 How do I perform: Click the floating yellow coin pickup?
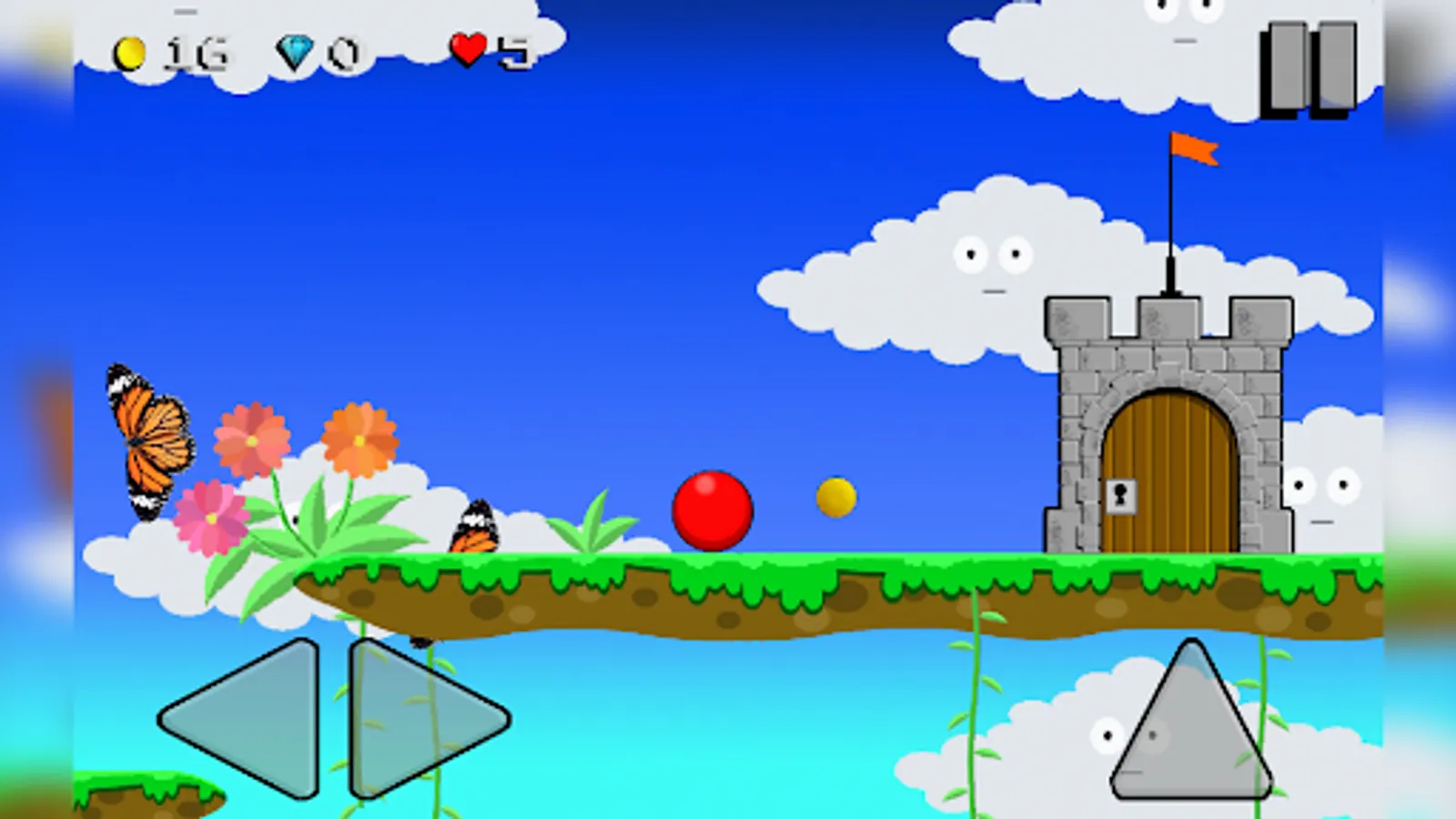(x=834, y=497)
